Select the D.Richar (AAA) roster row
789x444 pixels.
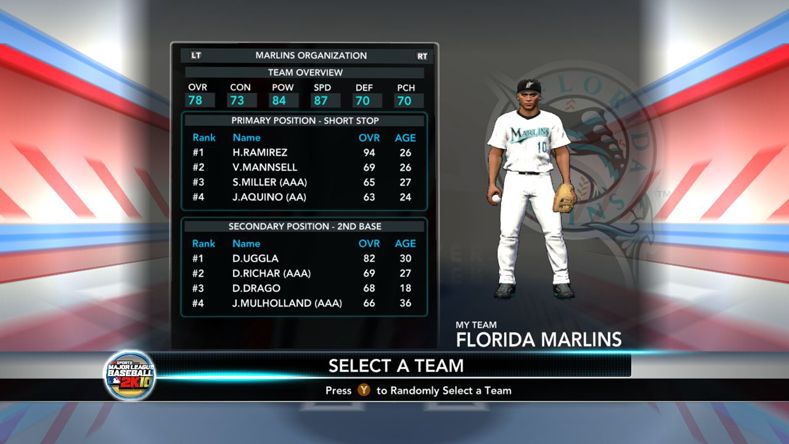point(304,273)
